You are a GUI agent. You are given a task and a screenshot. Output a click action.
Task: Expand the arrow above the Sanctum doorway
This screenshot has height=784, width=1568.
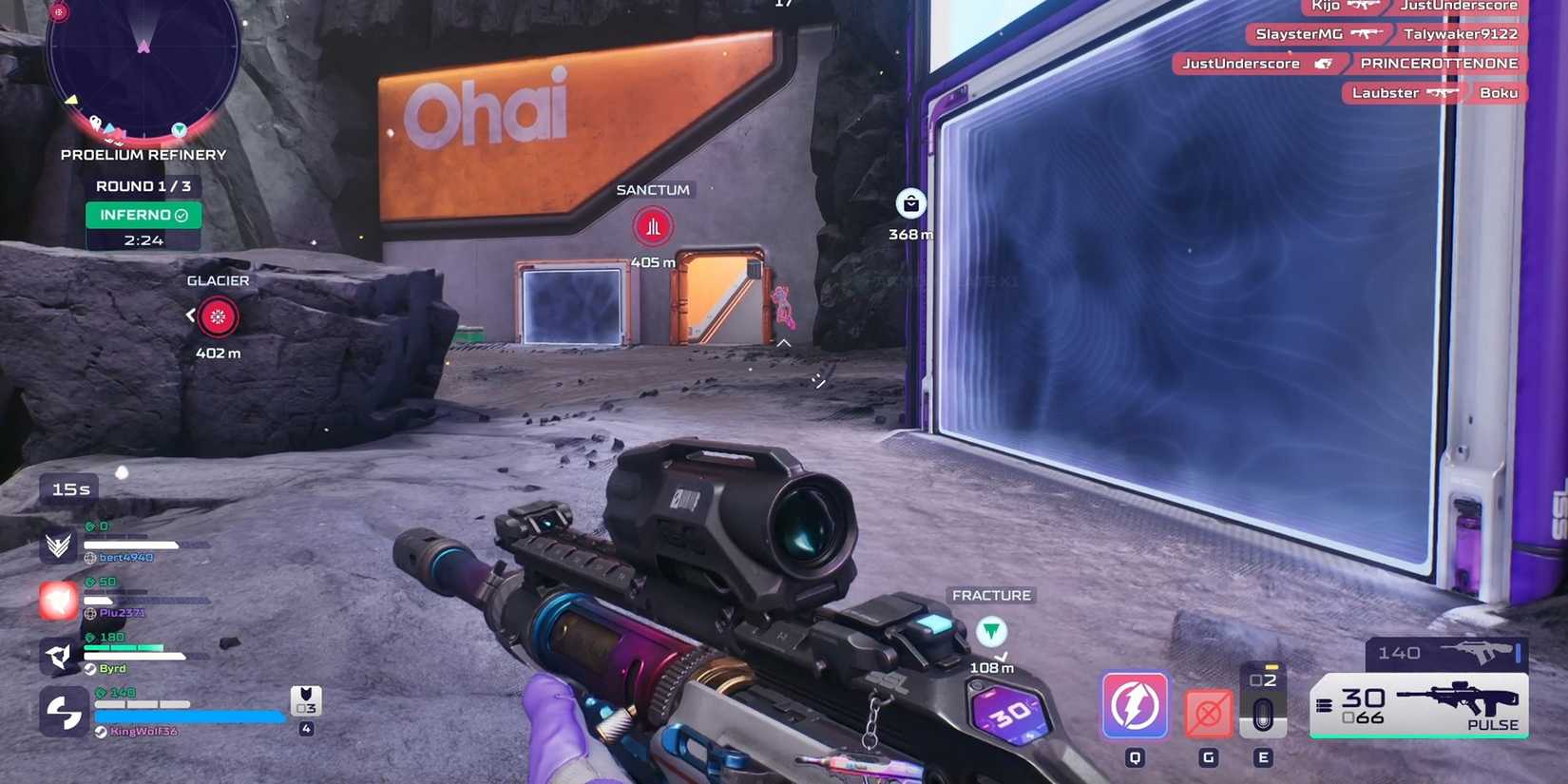click(784, 342)
